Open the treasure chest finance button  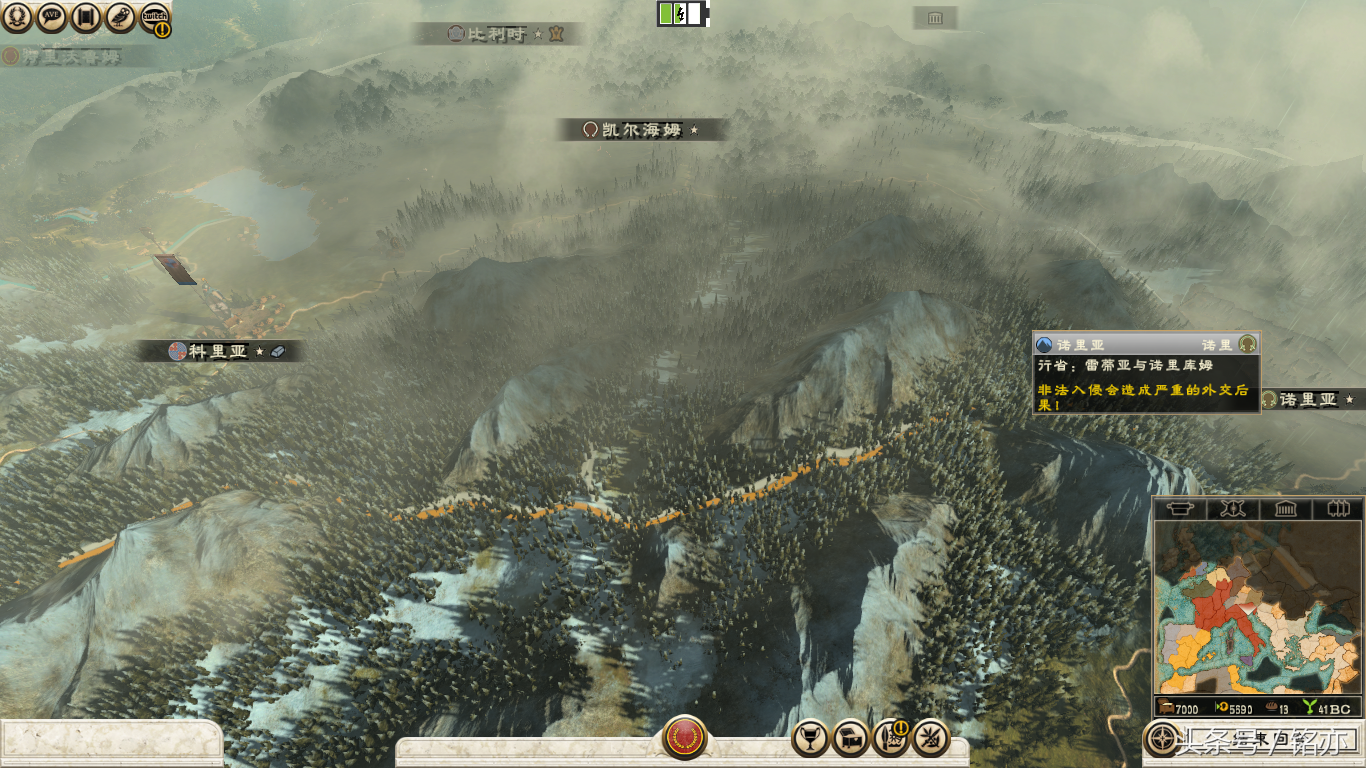click(x=850, y=738)
